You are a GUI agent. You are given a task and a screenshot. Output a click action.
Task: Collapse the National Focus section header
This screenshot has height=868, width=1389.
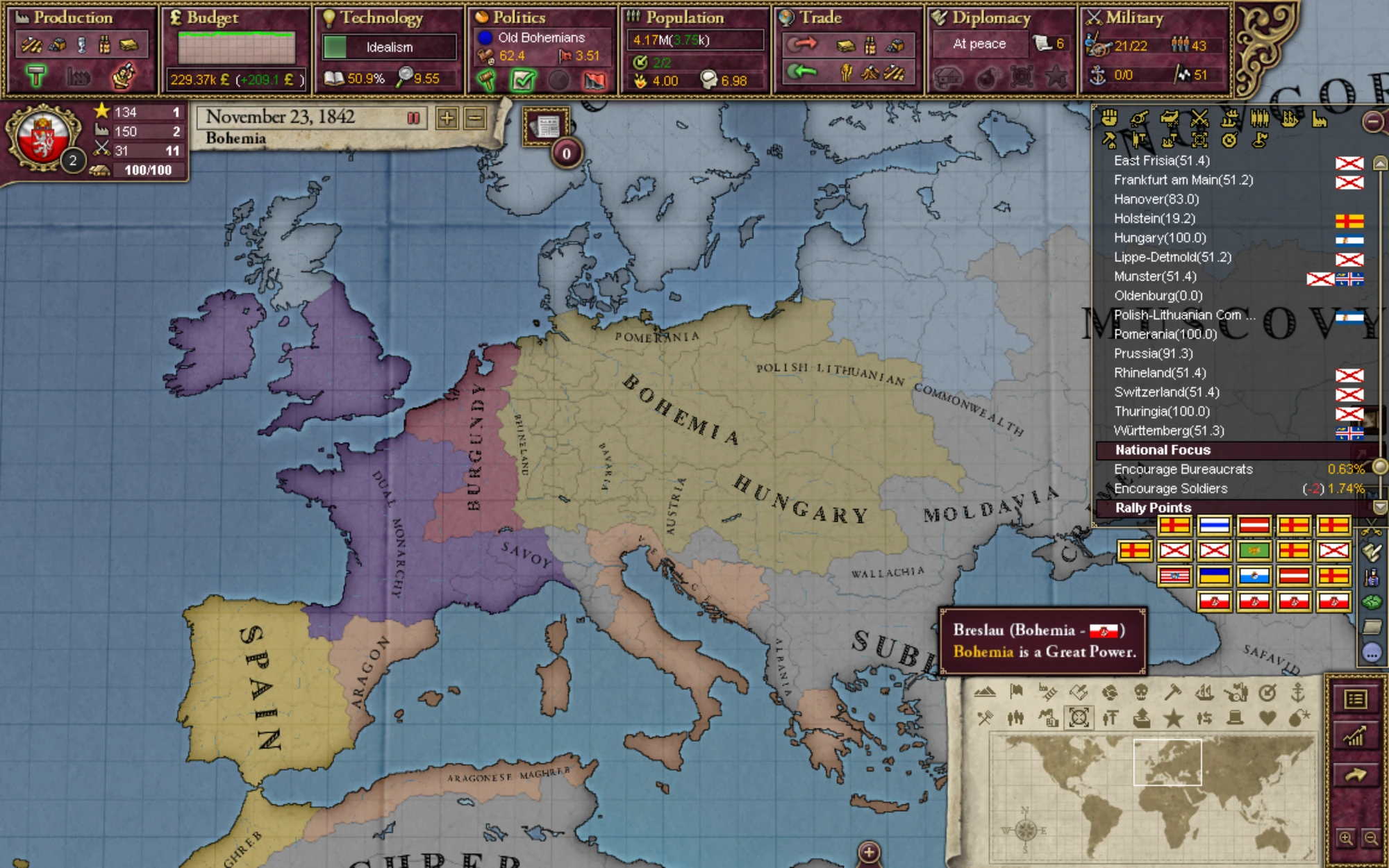1161,450
